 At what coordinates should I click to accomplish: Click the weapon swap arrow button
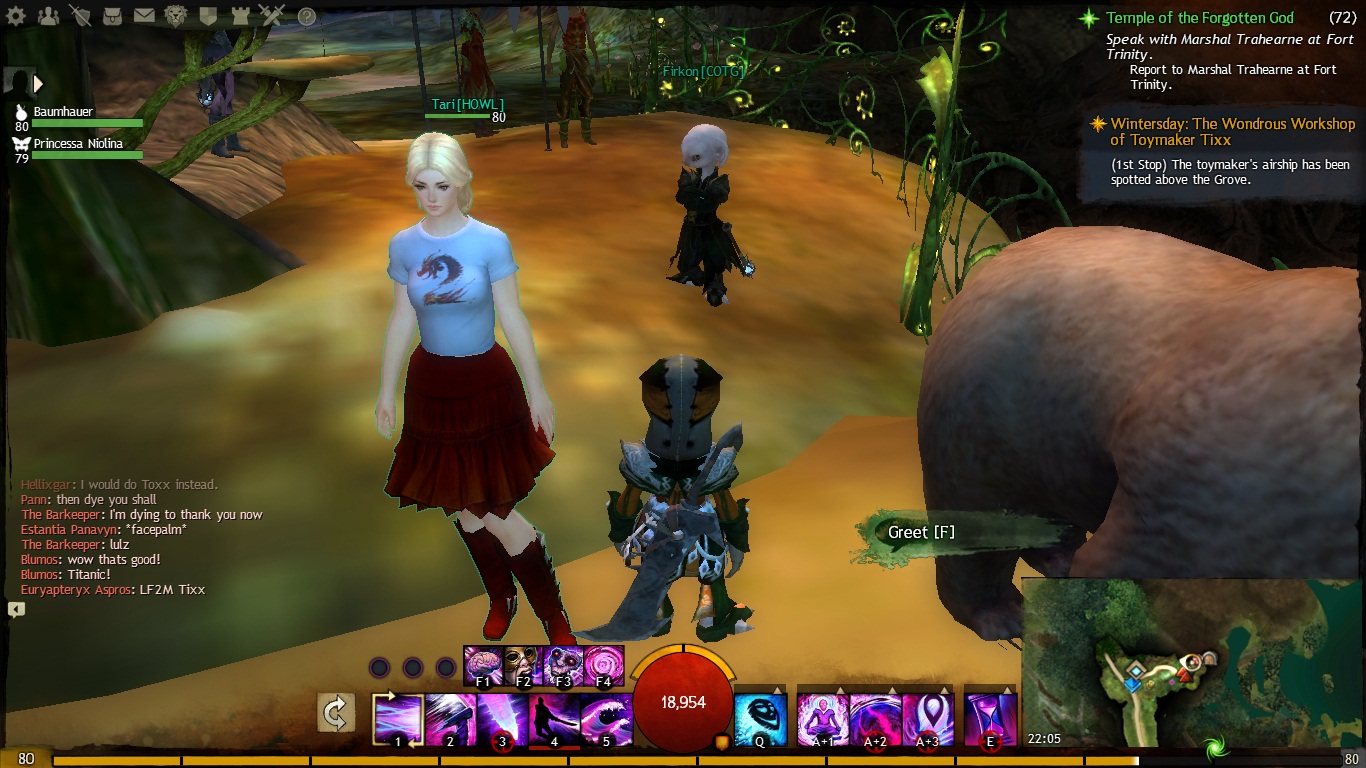click(336, 713)
